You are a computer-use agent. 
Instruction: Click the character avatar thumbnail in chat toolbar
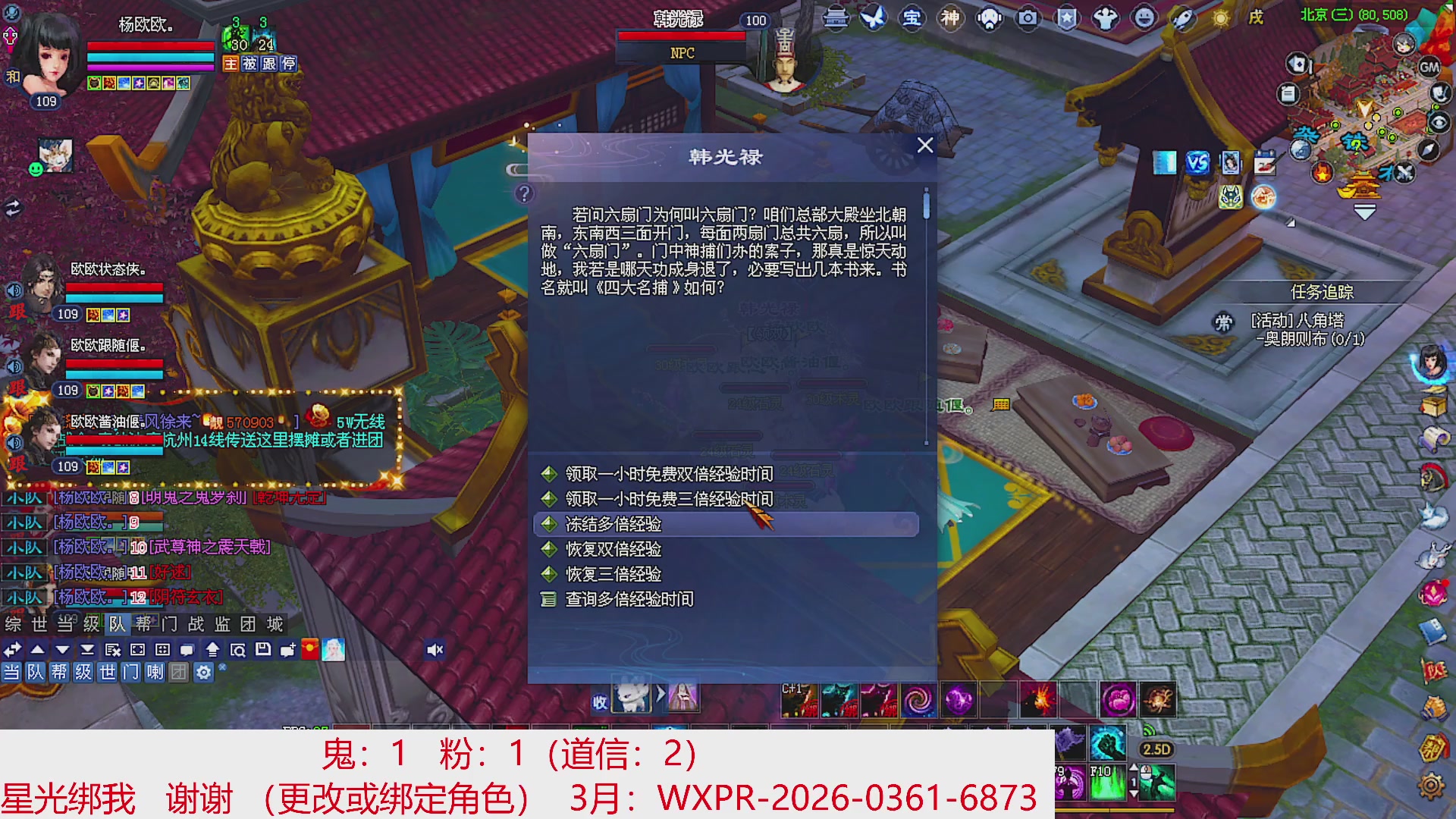pos(334,650)
